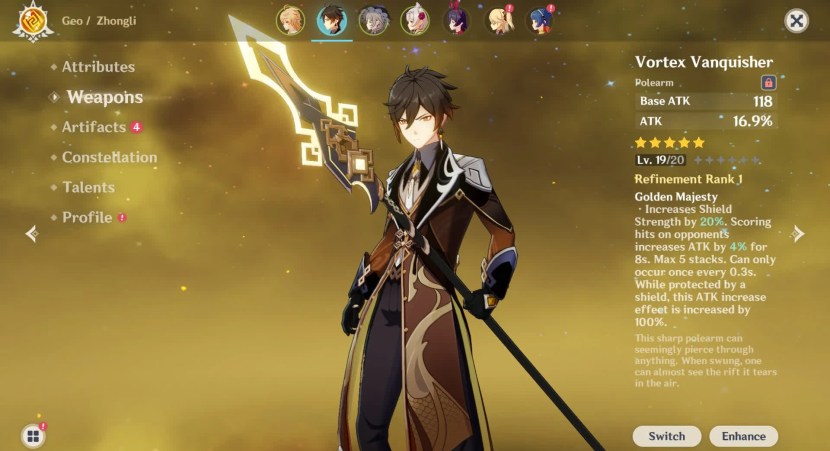Click the Switch weapon button
This screenshot has height=451, width=830.
click(x=666, y=436)
